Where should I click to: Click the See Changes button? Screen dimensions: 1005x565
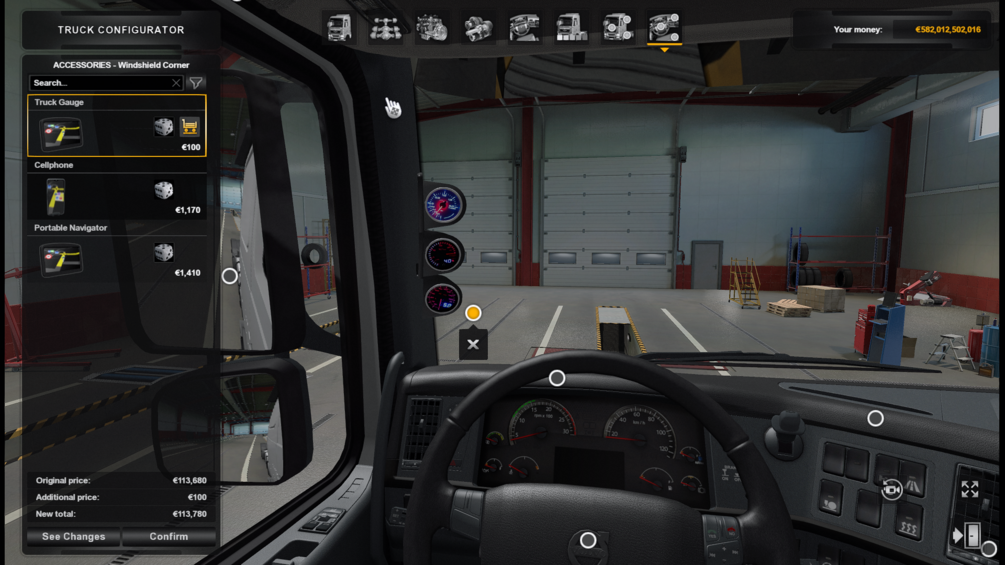click(x=73, y=537)
